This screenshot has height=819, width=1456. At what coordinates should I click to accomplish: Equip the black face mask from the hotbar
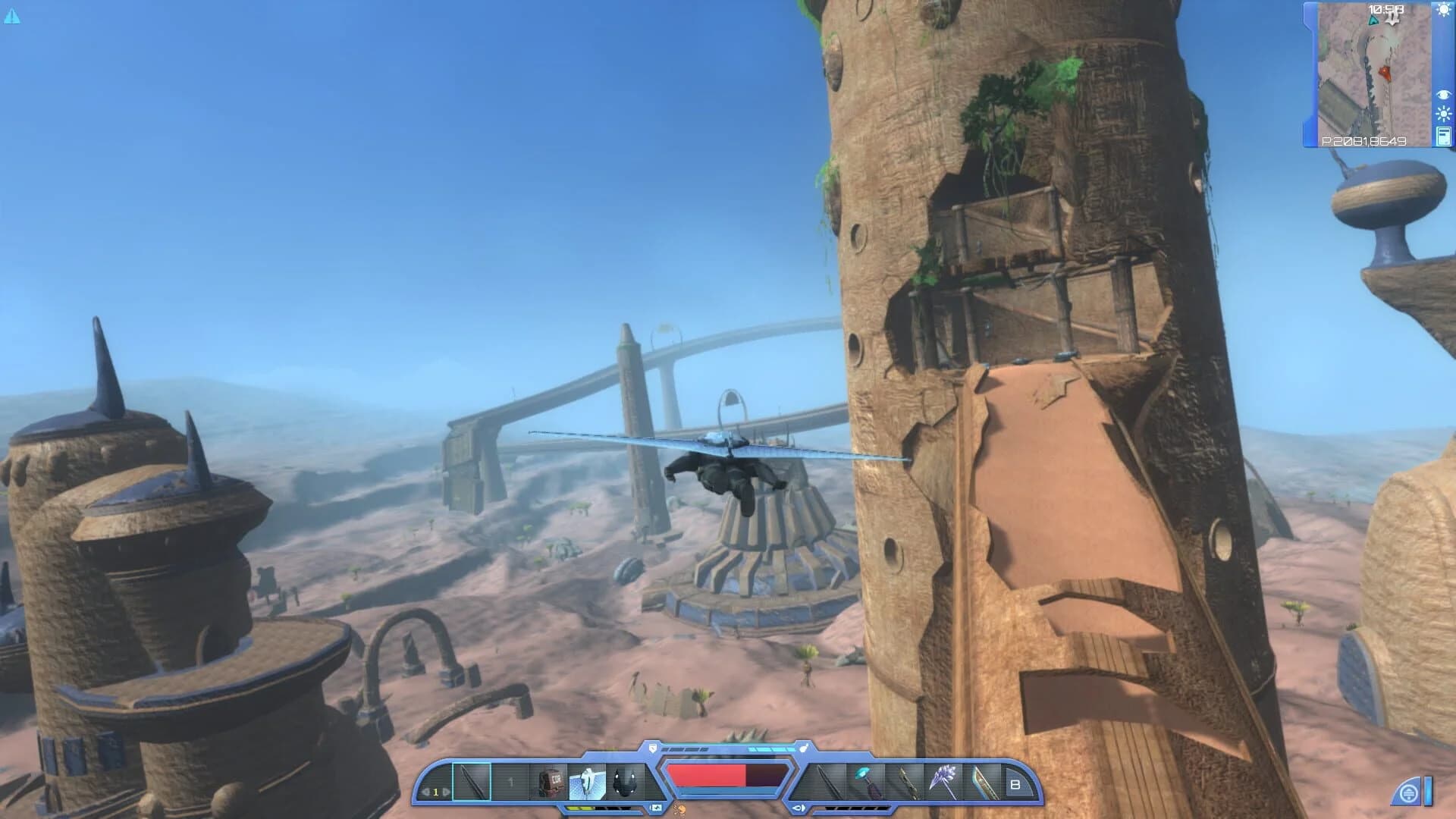[x=625, y=780]
